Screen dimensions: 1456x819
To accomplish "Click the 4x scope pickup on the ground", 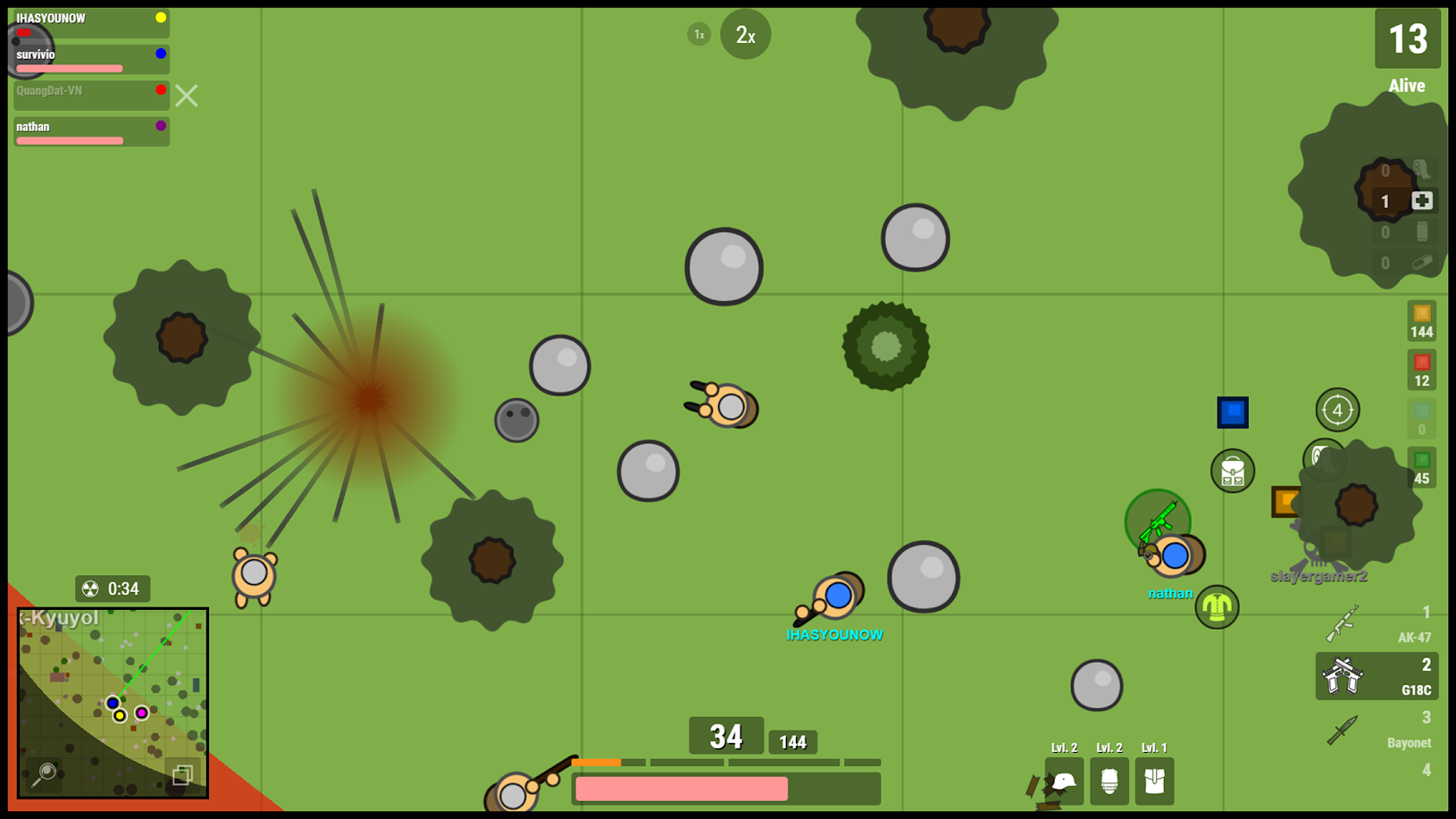I will tap(1336, 410).
